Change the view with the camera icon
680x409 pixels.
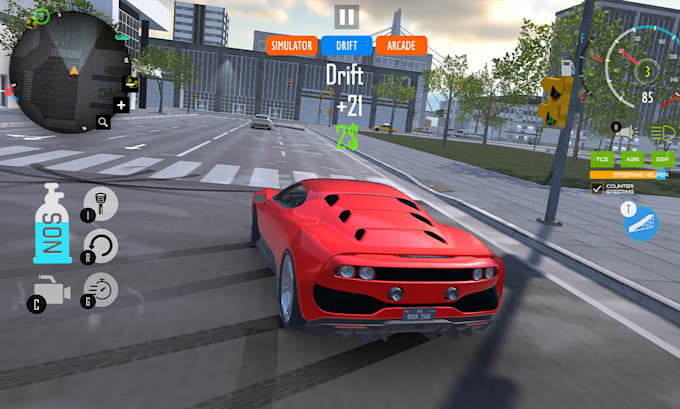(x=50, y=291)
